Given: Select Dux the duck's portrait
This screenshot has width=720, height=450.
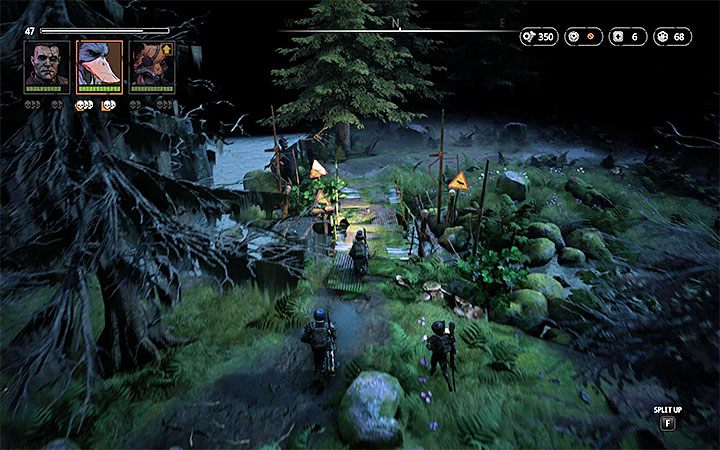Looking at the screenshot, I should [x=99, y=66].
